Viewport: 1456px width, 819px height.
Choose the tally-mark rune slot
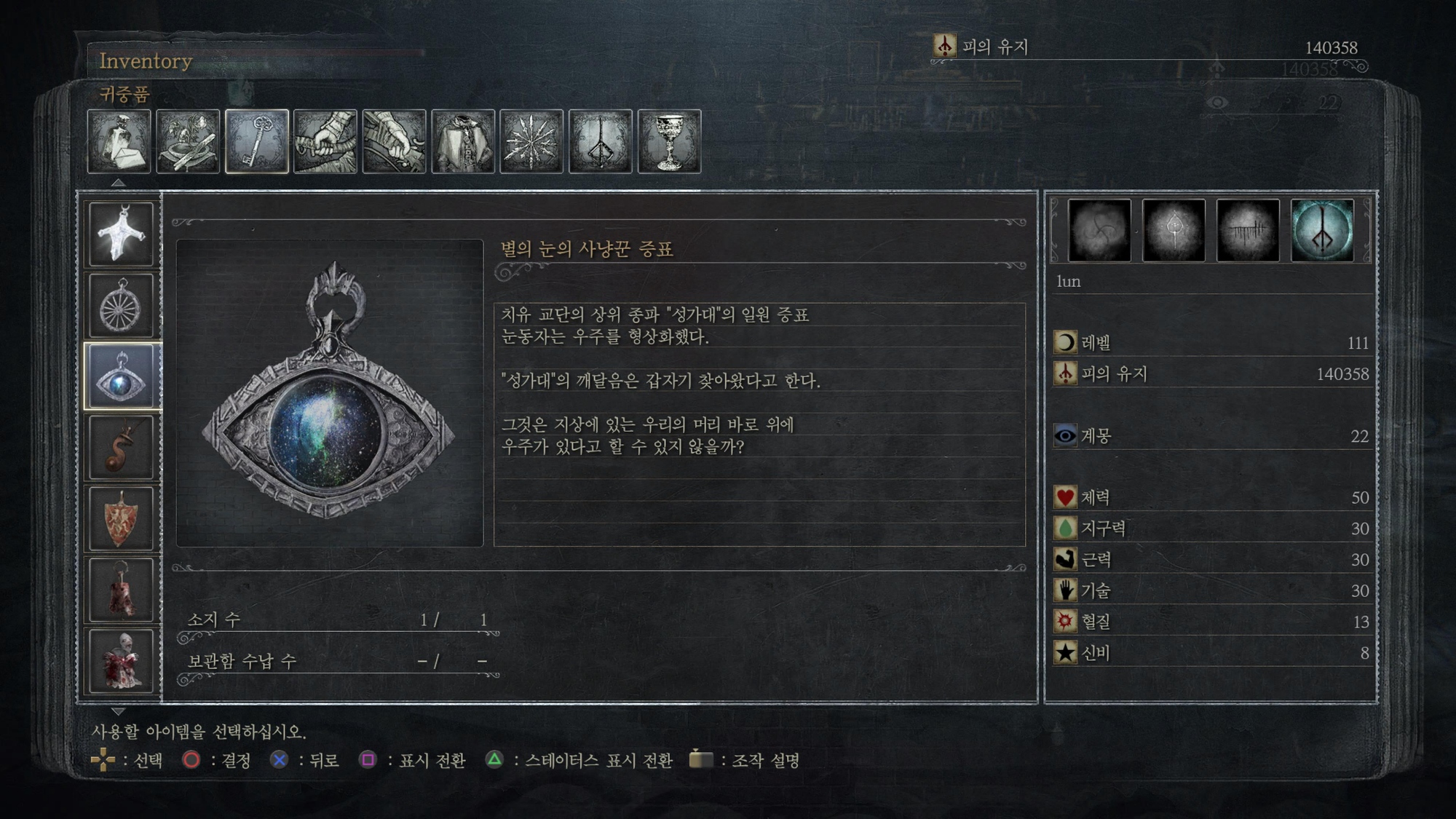(x=1248, y=231)
